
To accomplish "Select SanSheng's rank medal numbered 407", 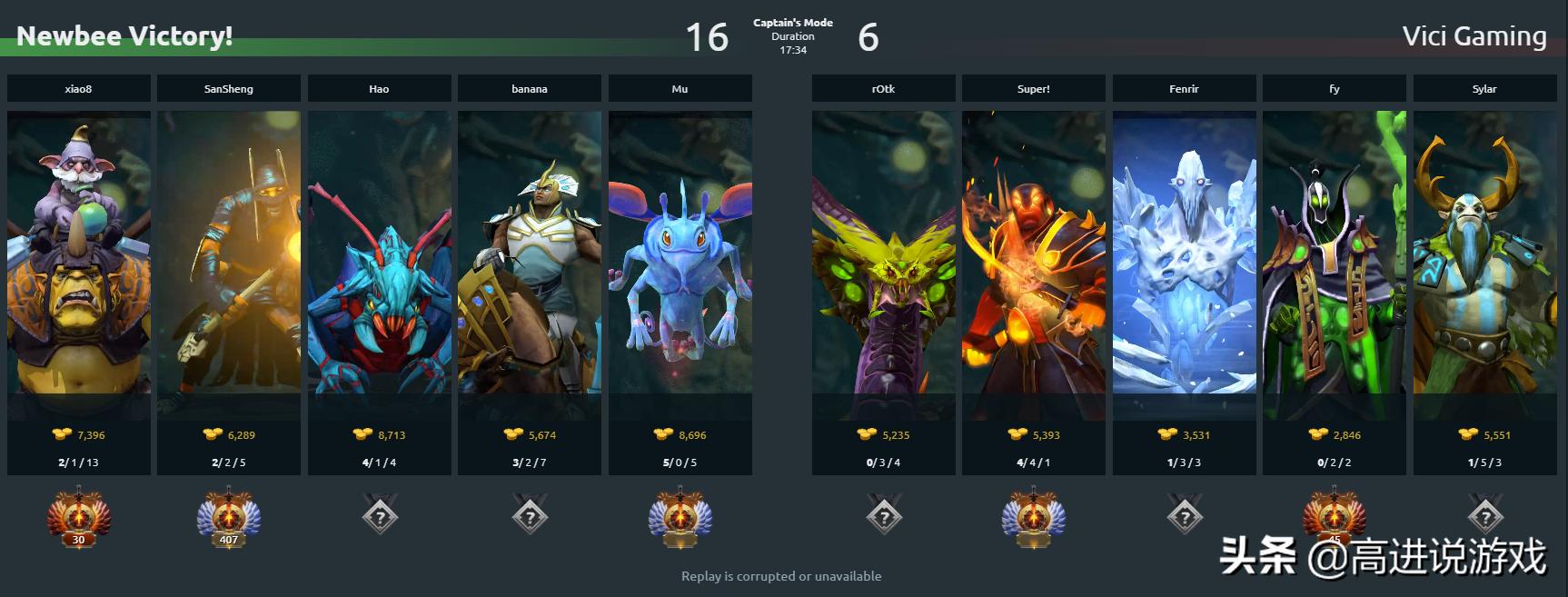I will tap(229, 518).
